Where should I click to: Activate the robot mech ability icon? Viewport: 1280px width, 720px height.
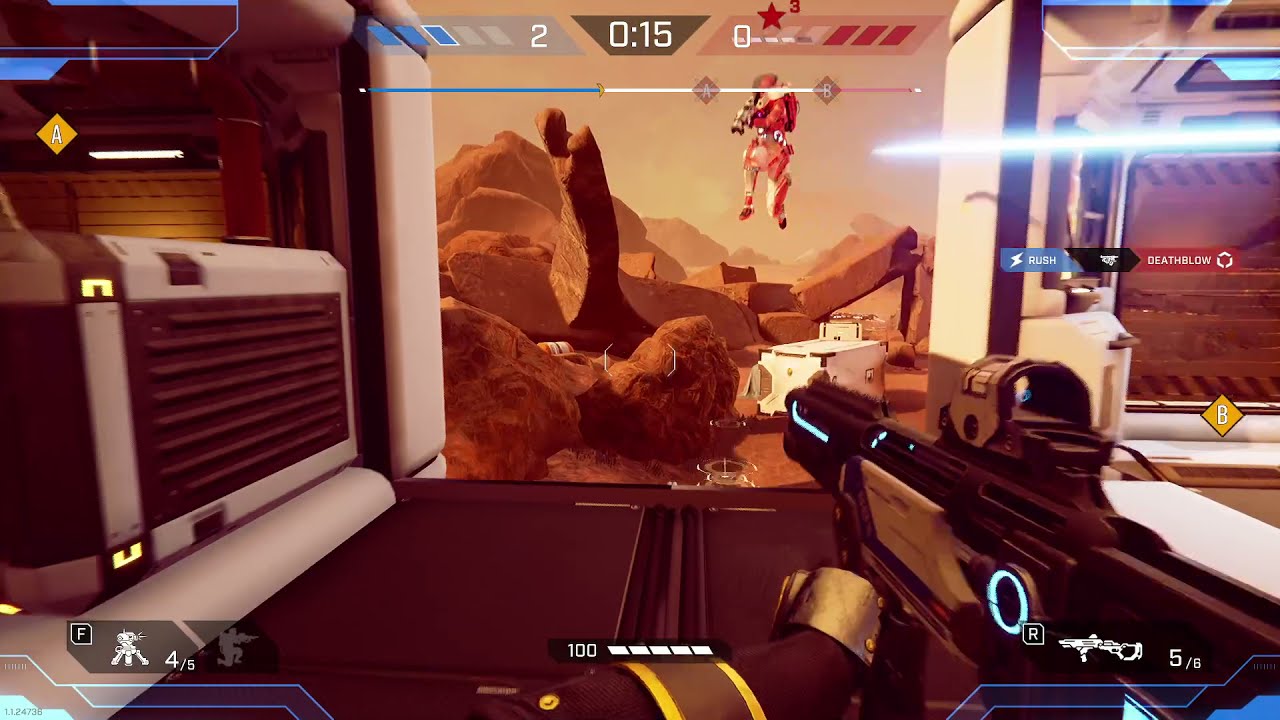point(130,649)
